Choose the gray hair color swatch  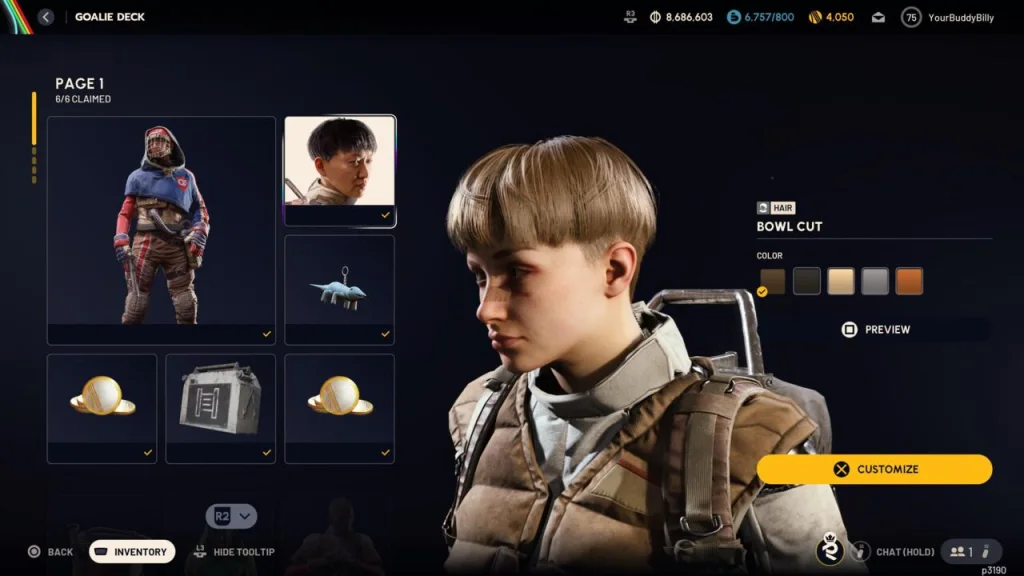pos(875,281)
